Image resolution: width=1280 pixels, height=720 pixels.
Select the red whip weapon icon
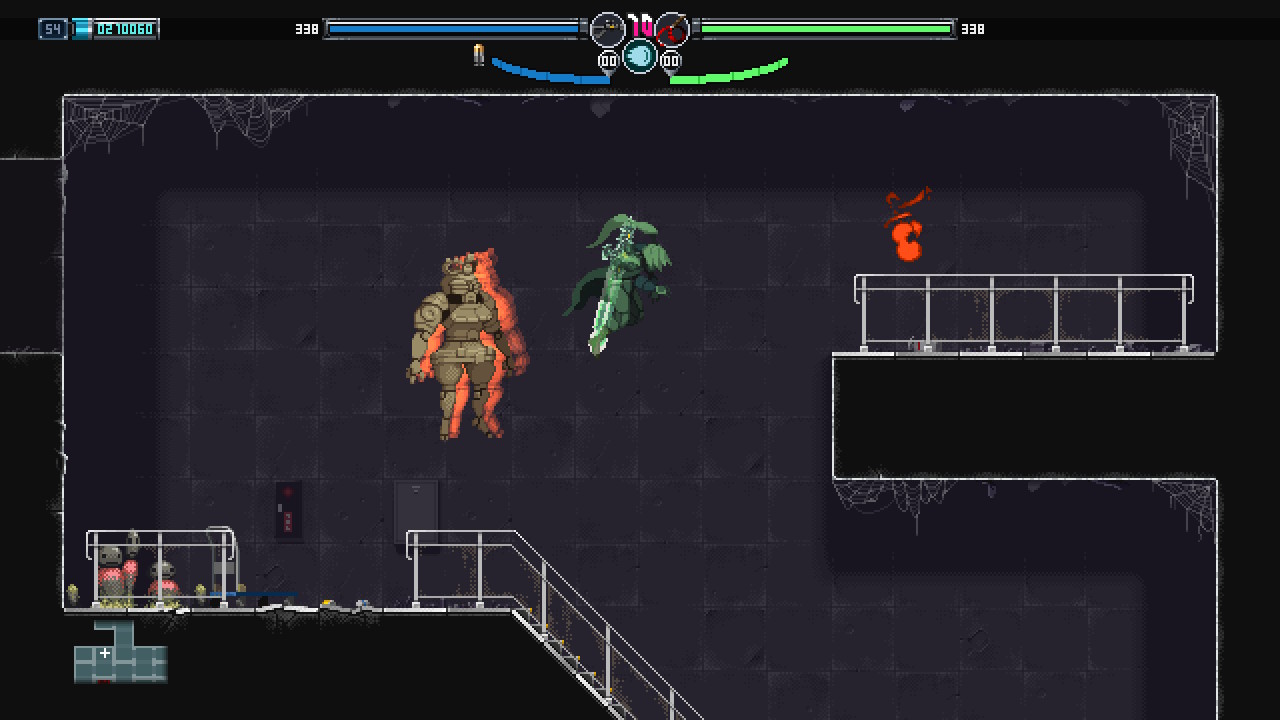tap(673, 30)
